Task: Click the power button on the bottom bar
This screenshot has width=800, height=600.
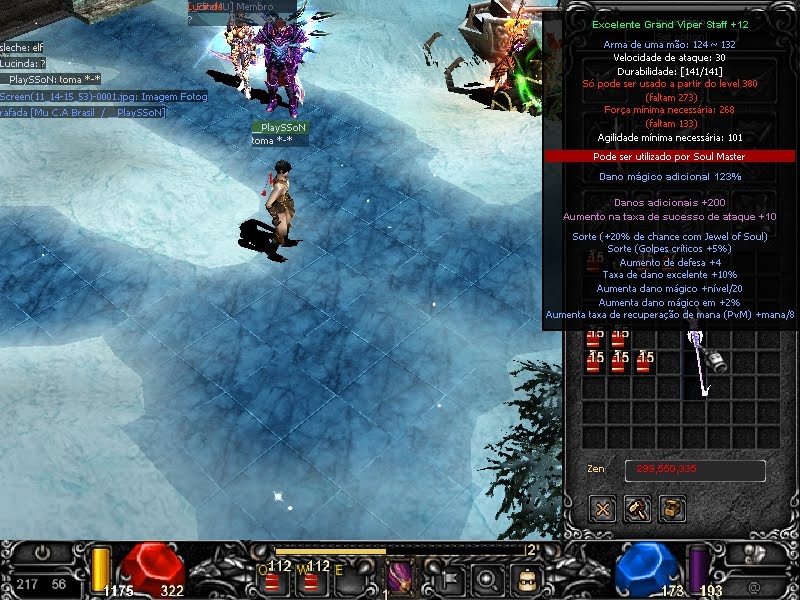Action: point(42,552)
